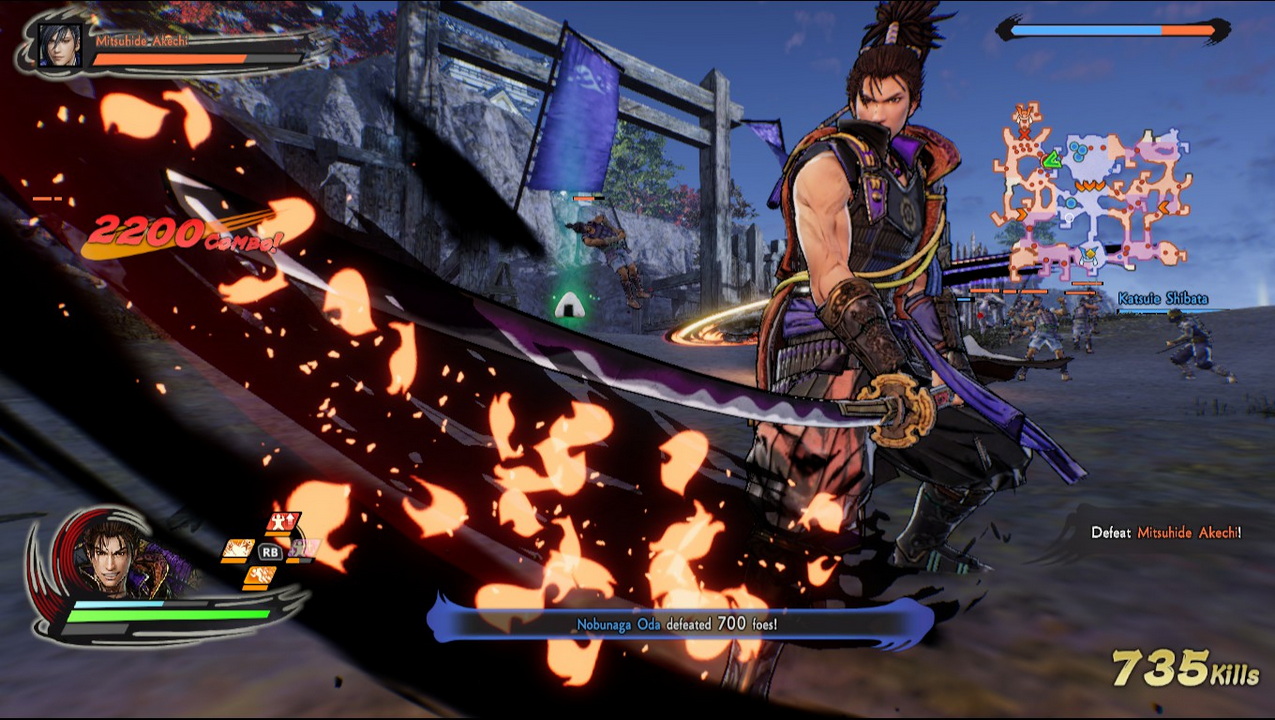The height and width of the screenshot is (720, 1275).
Task: Click the green player arrow on minimap
Action: point(1051,159)
